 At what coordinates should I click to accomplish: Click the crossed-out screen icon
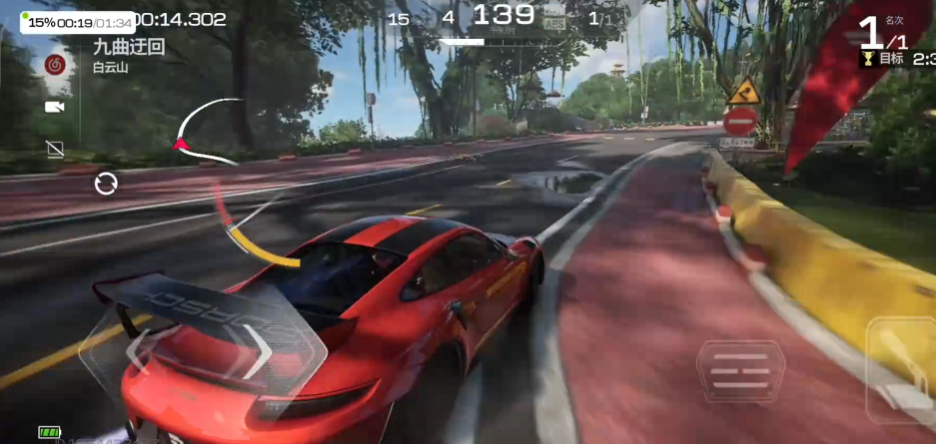point(55,149)
